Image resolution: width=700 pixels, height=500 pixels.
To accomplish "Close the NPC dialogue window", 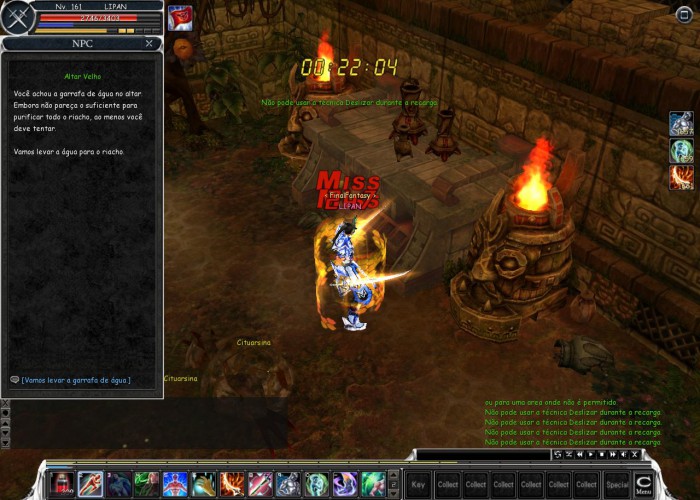I will 149,44.
